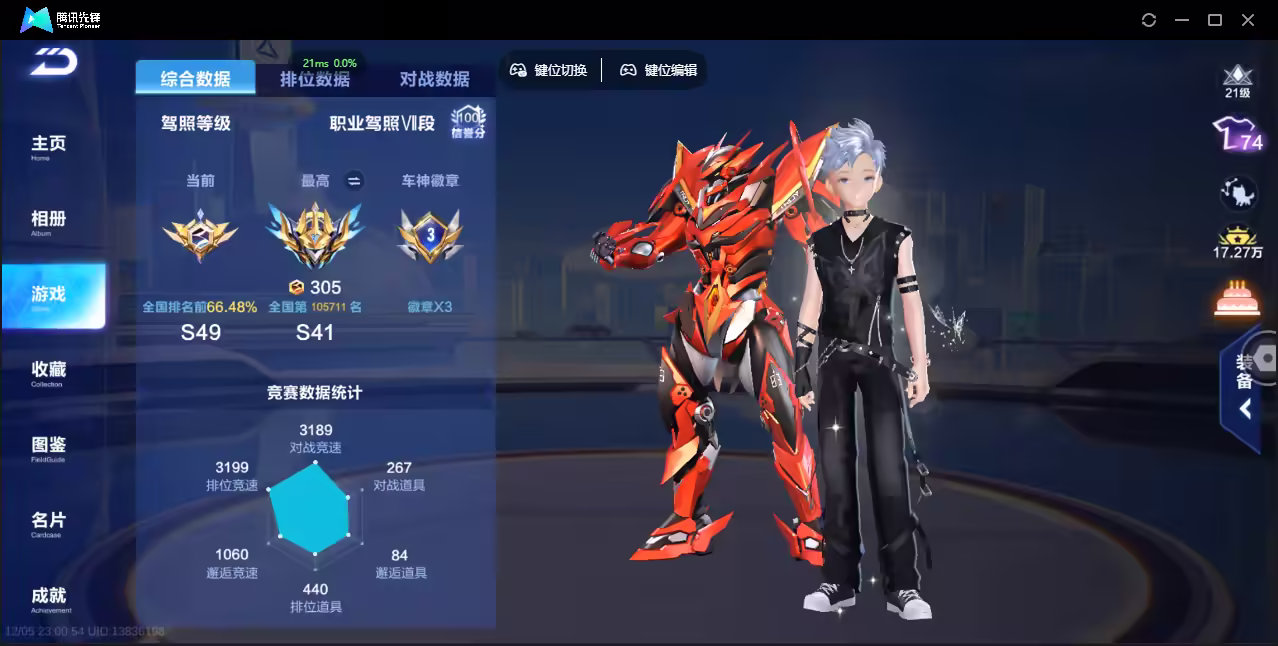The image size is (1278, 646).
Task: Open the 主页 home menu entry
Action: (x=48, y=146)
